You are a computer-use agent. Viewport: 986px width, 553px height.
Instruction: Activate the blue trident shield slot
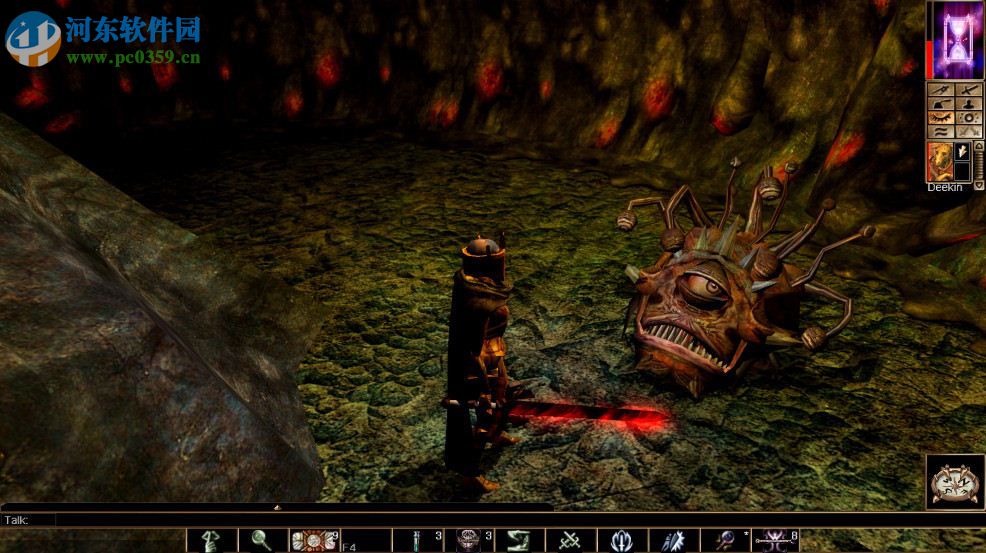pos(621,540)
